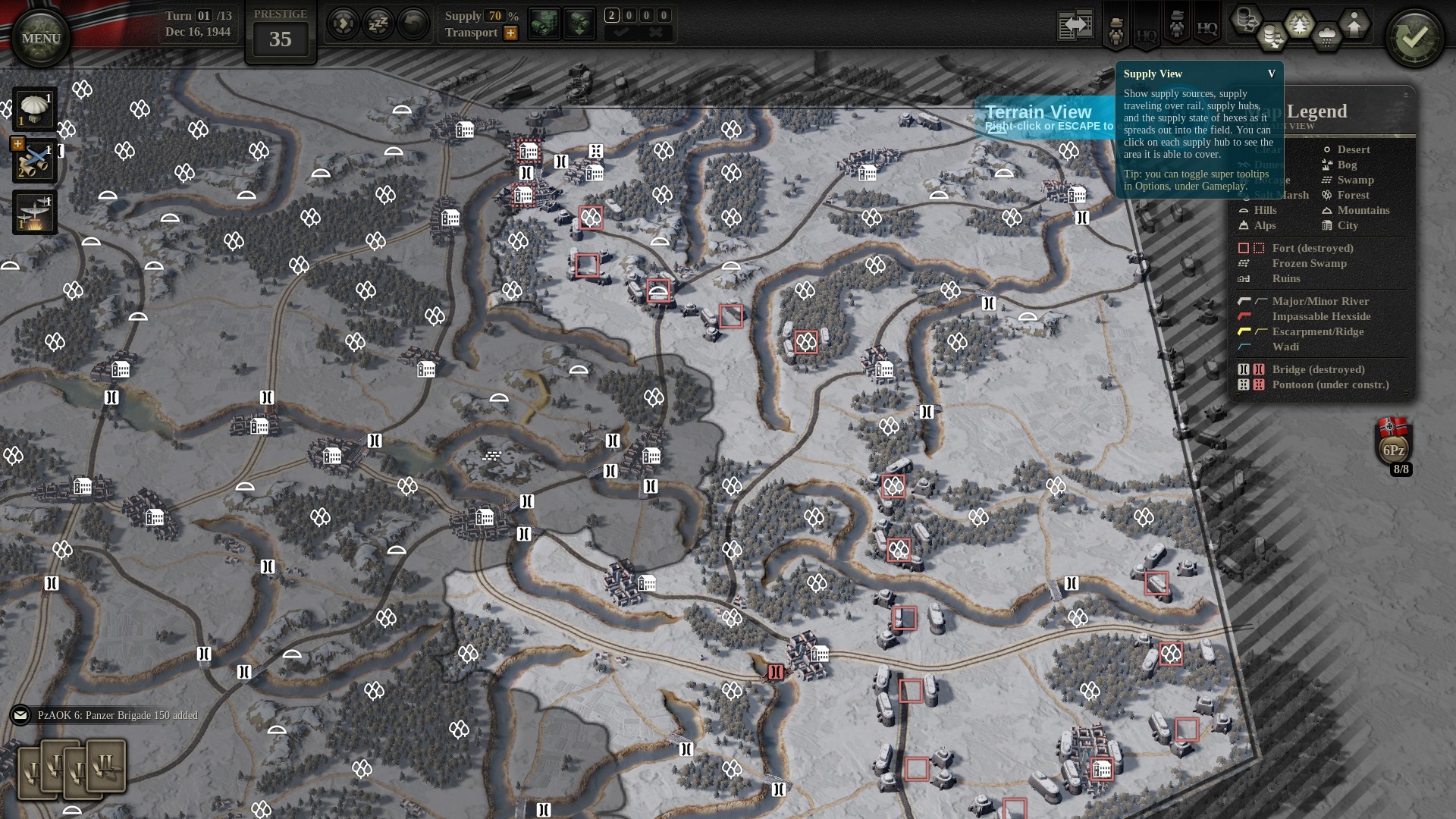Use the air recon binoculars ability
The height and width of the screenshot is (819, 1456).
(x=34, y=161)
